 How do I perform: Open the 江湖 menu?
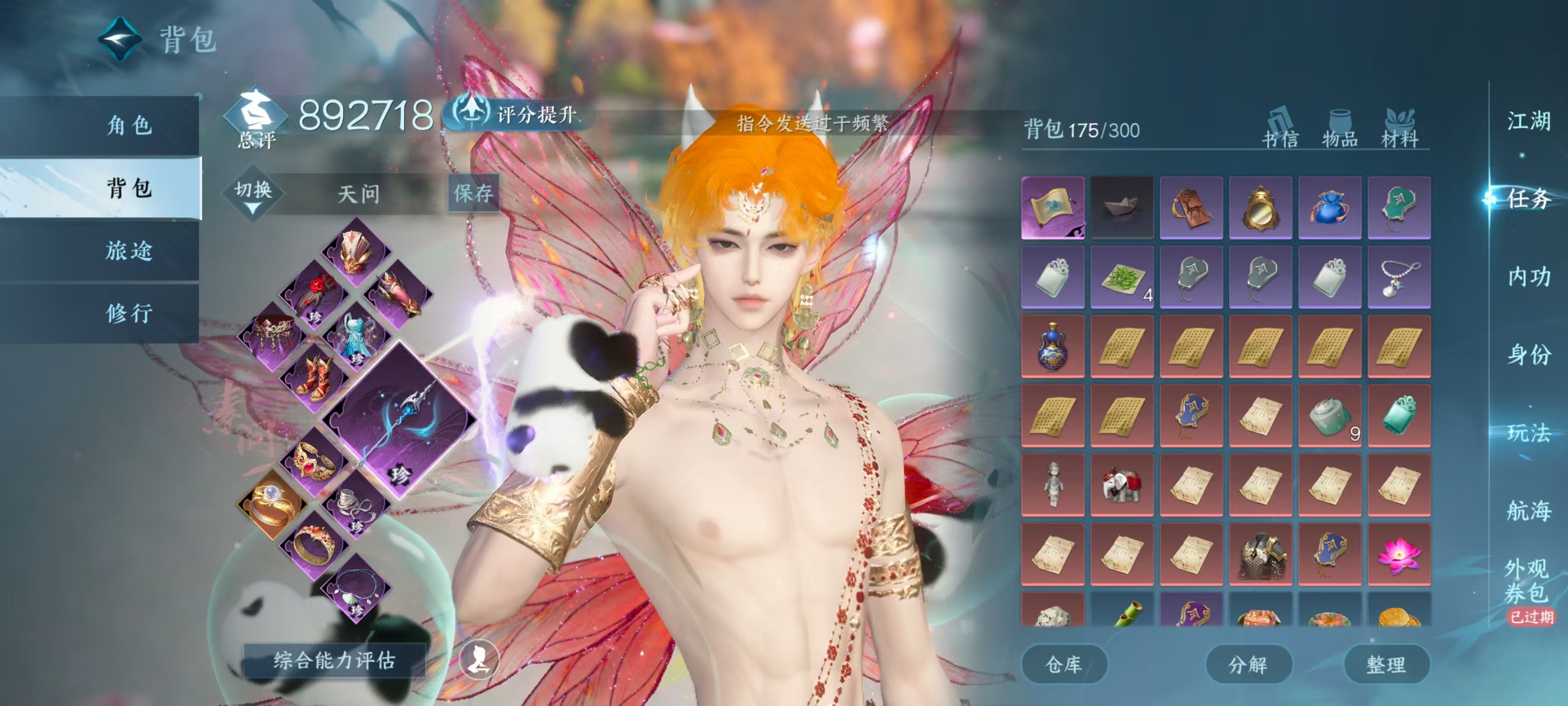pos(1528,121)
